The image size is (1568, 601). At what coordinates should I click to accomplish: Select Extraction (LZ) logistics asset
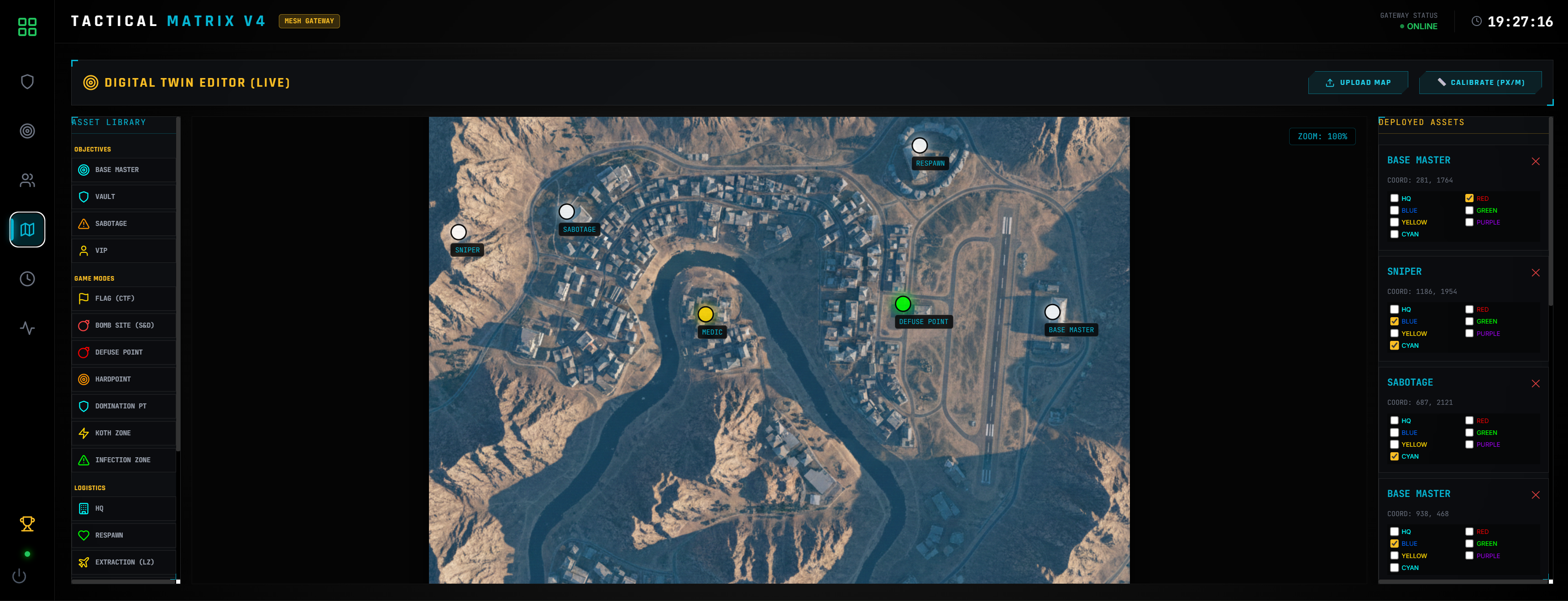click(124, 562)
